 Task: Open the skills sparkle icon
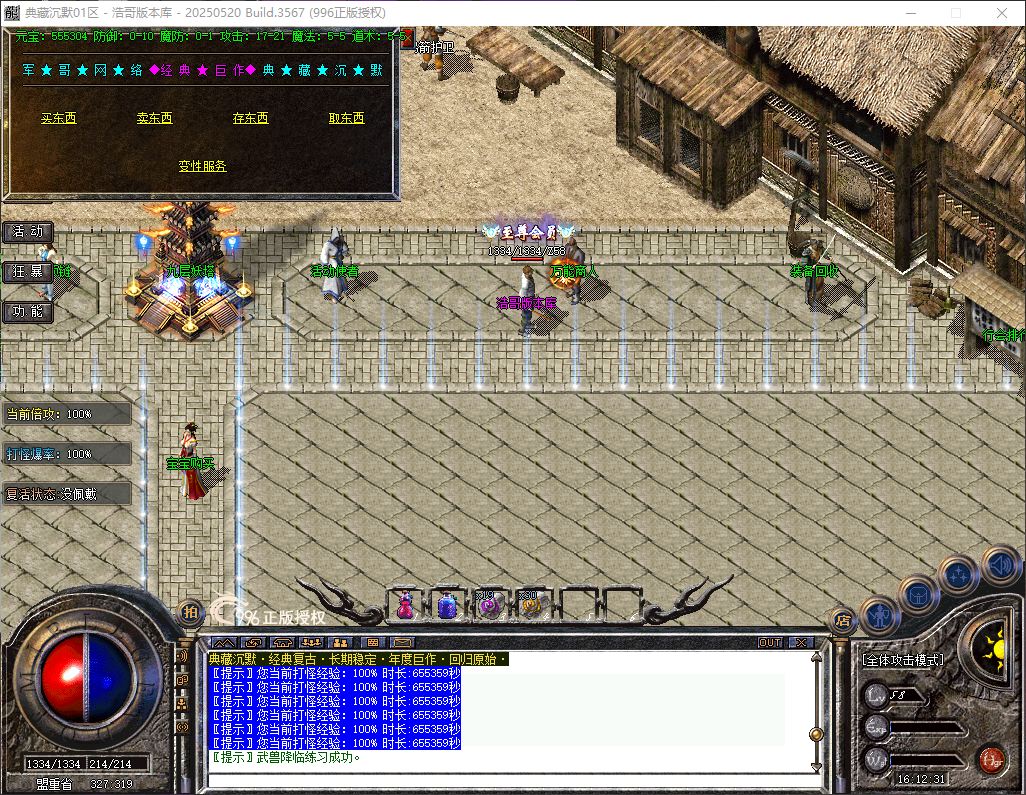(x=959, y=574)
